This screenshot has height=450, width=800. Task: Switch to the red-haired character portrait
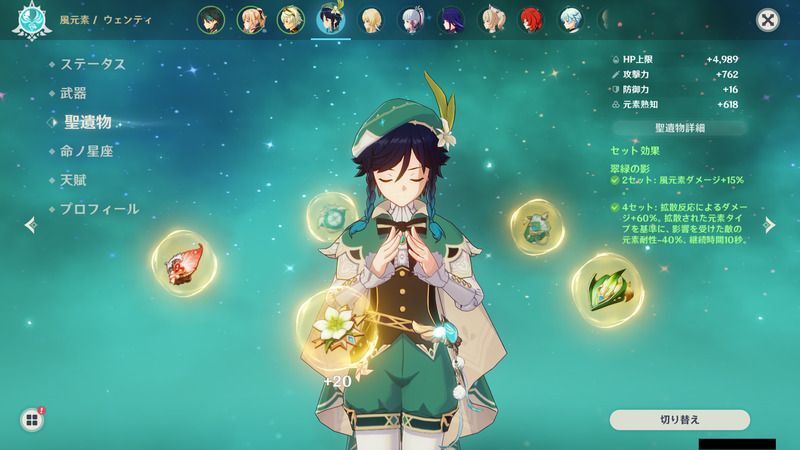click(530, 18)
